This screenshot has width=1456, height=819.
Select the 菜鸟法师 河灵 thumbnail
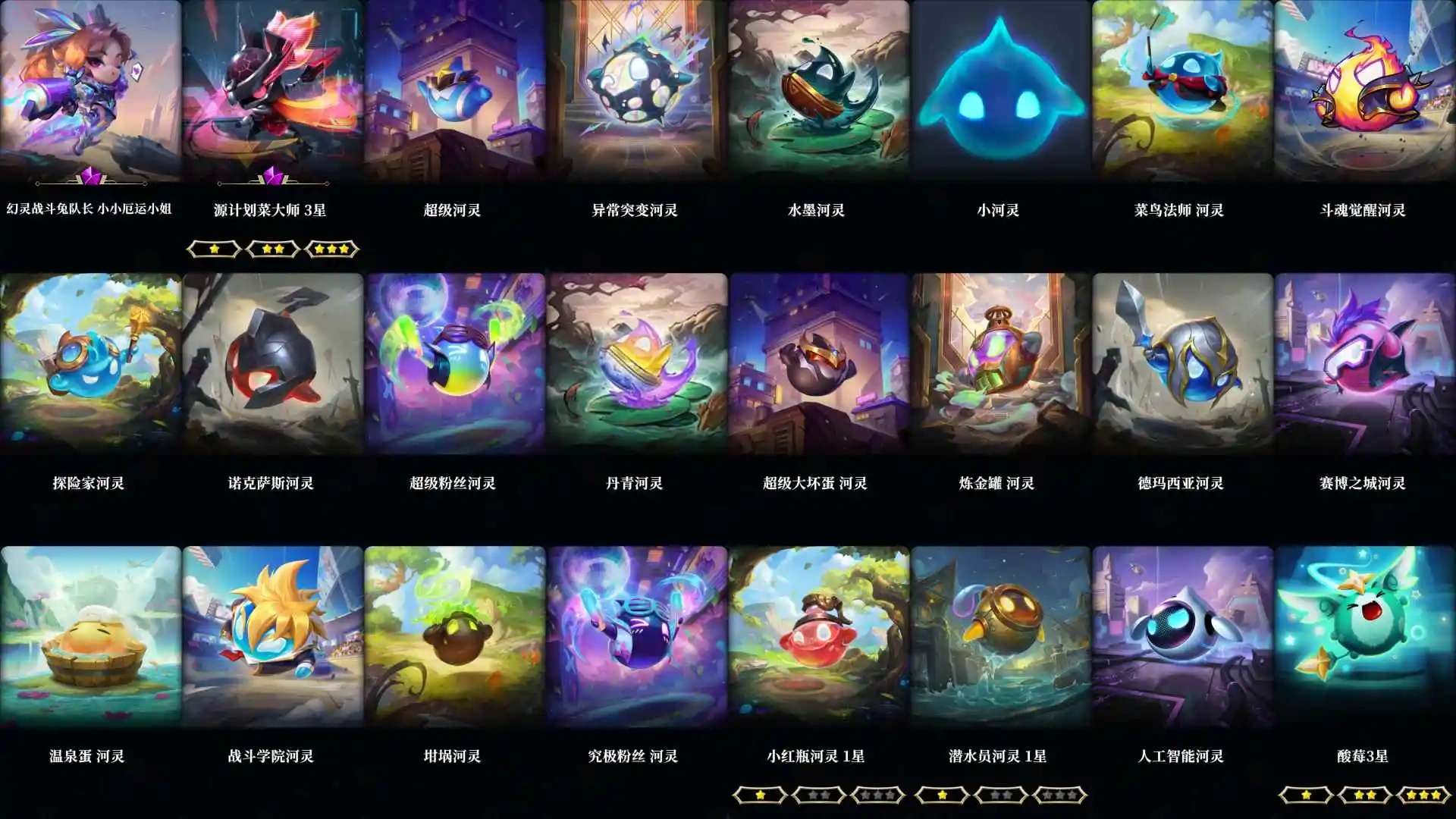tap(1179, 91)
